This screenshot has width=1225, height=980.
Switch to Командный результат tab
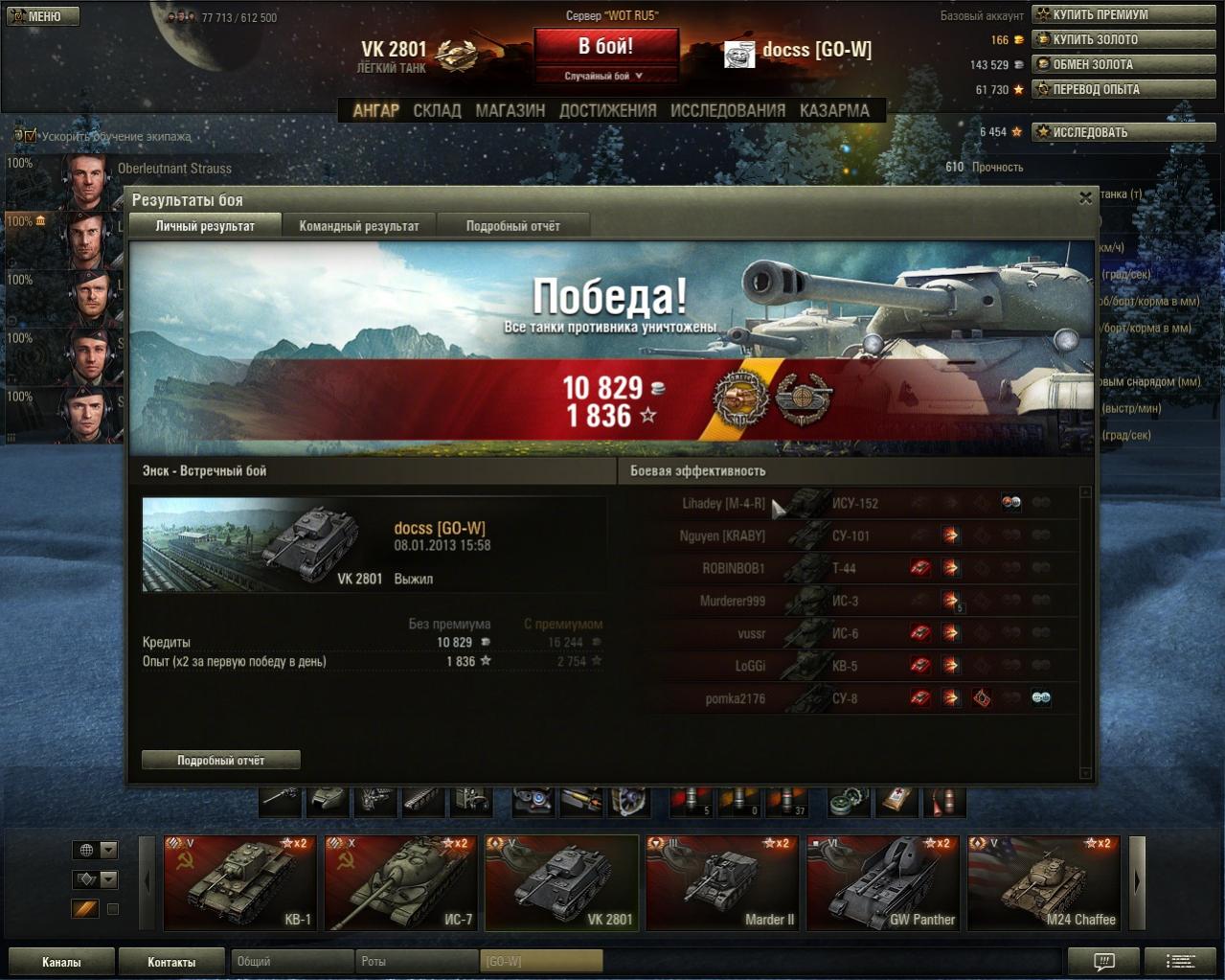click(x=359, y=226)
